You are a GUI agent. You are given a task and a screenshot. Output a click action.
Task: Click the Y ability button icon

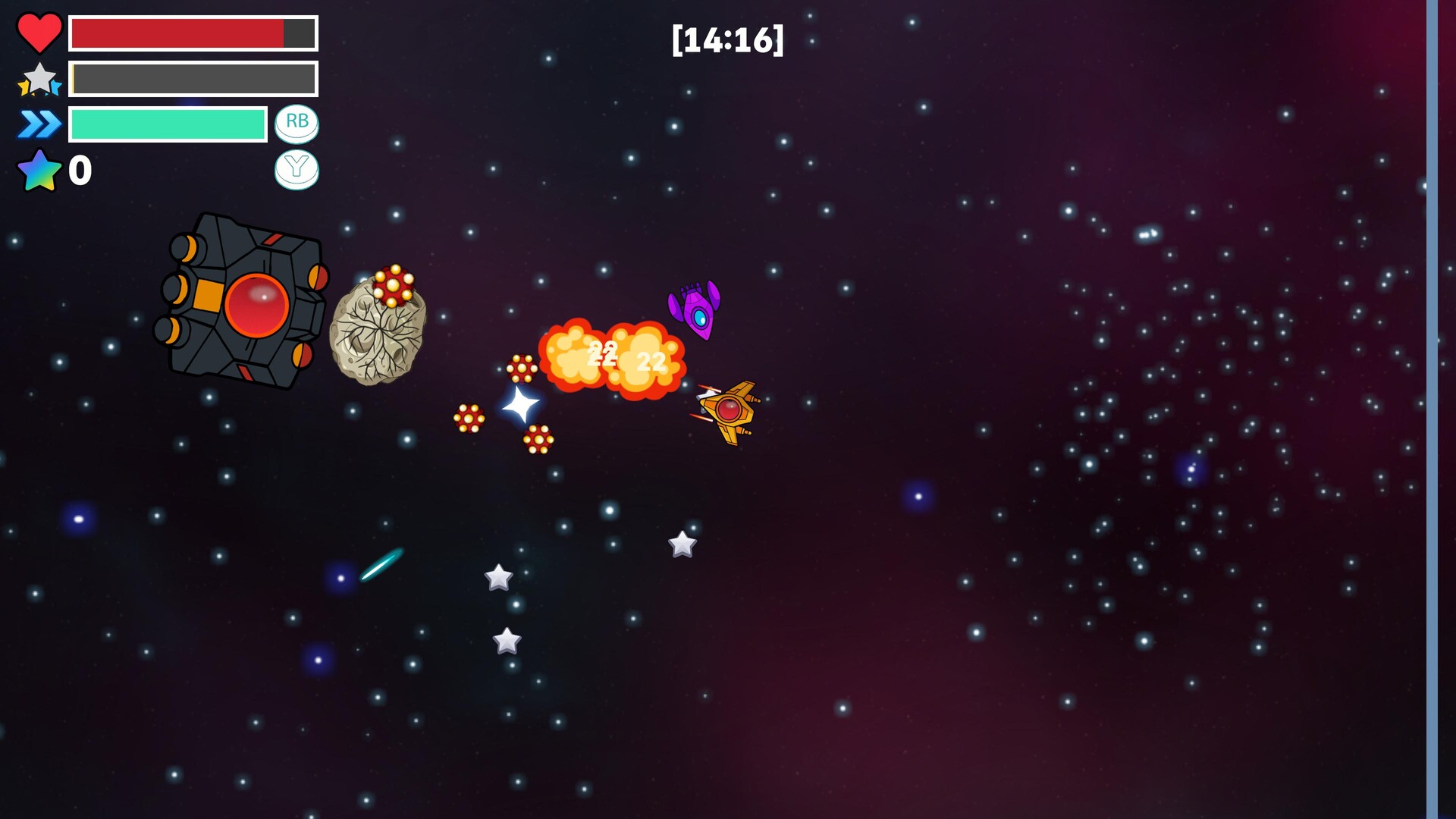[x=296, y=170]
